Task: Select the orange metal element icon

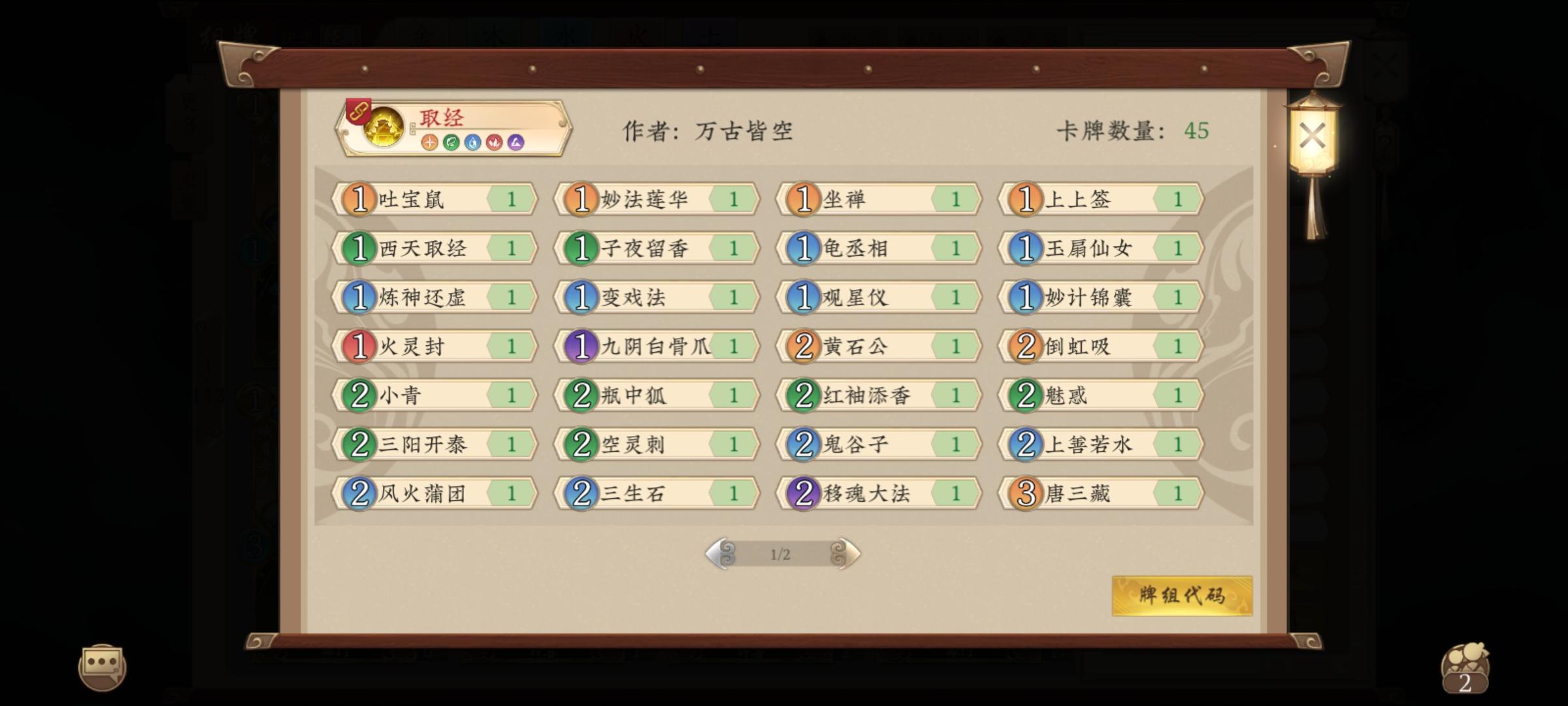Action: point(429,143)
